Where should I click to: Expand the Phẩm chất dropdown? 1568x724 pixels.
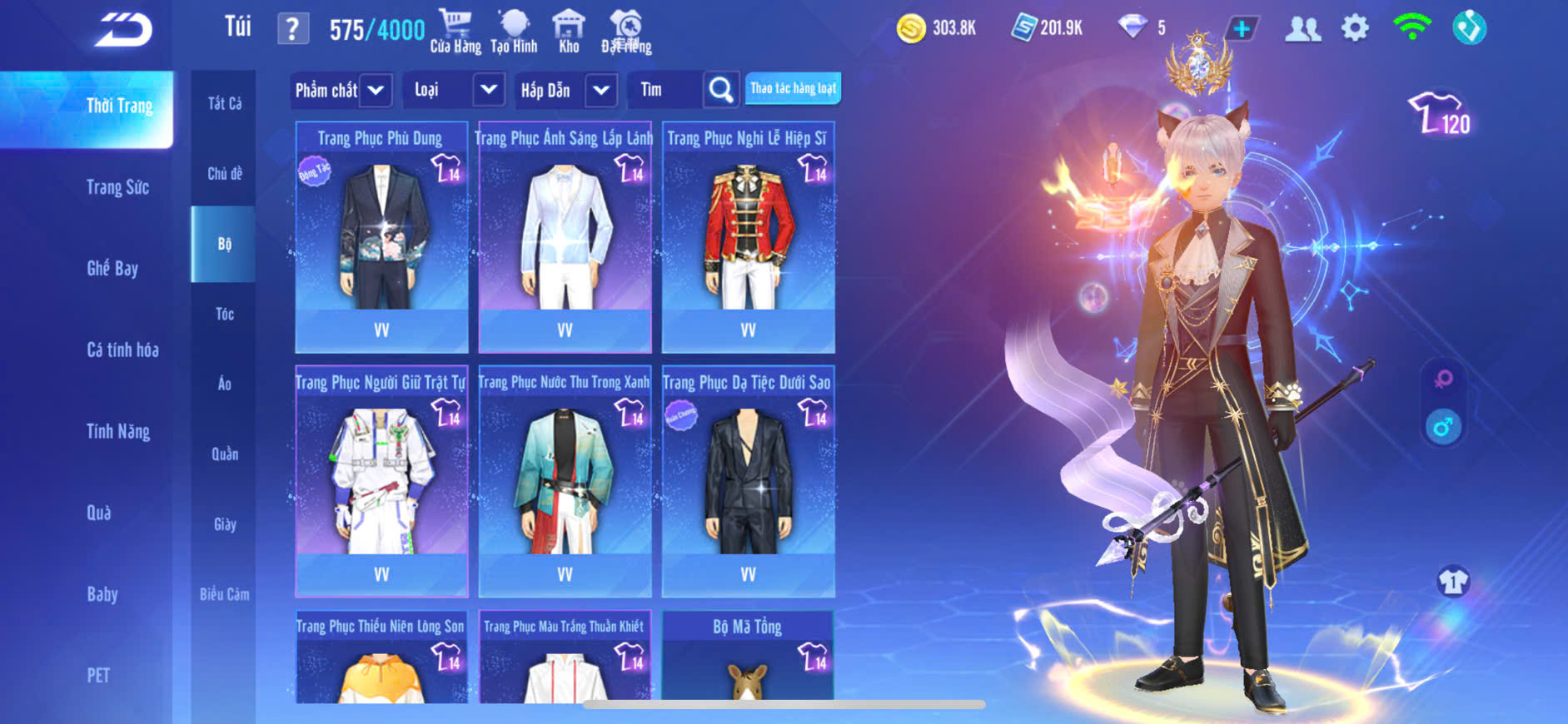376,90
